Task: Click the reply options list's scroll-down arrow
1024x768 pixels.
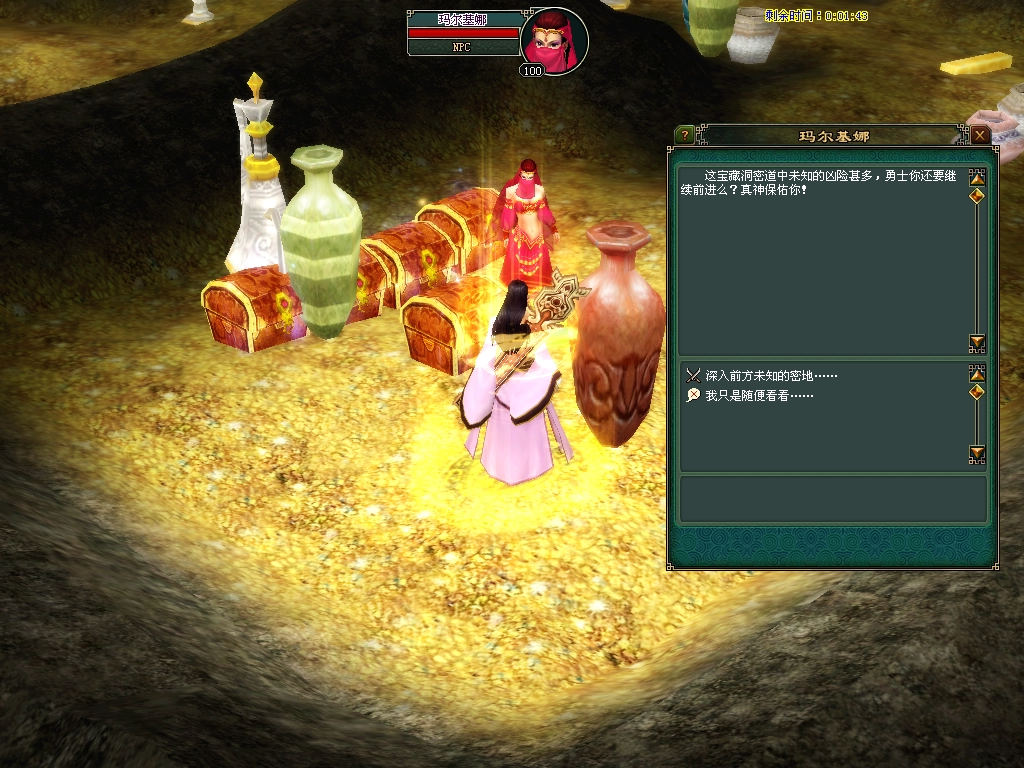Action: (x=977, y=454)
